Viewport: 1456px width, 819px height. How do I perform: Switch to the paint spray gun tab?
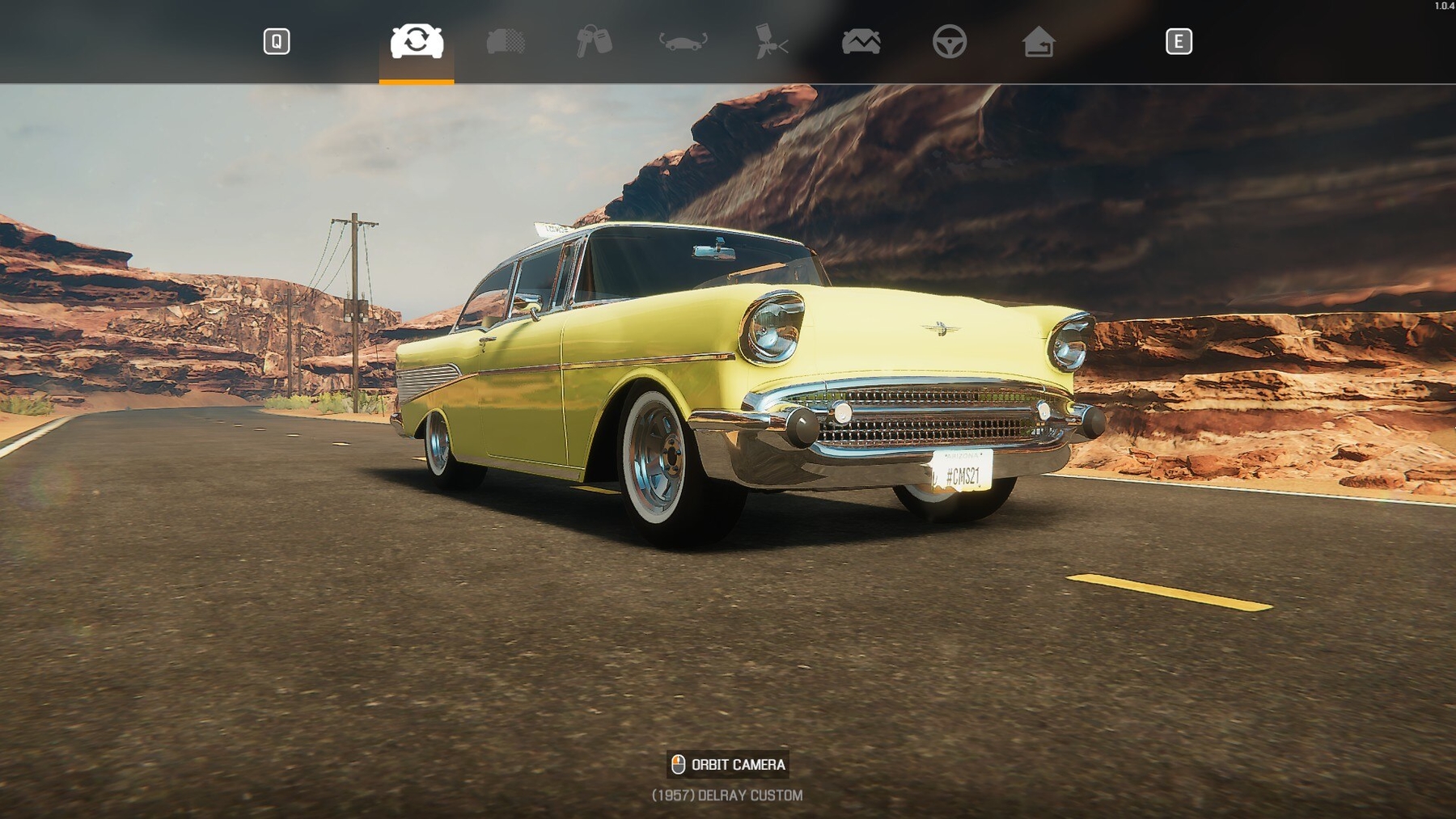coord(771,41)
